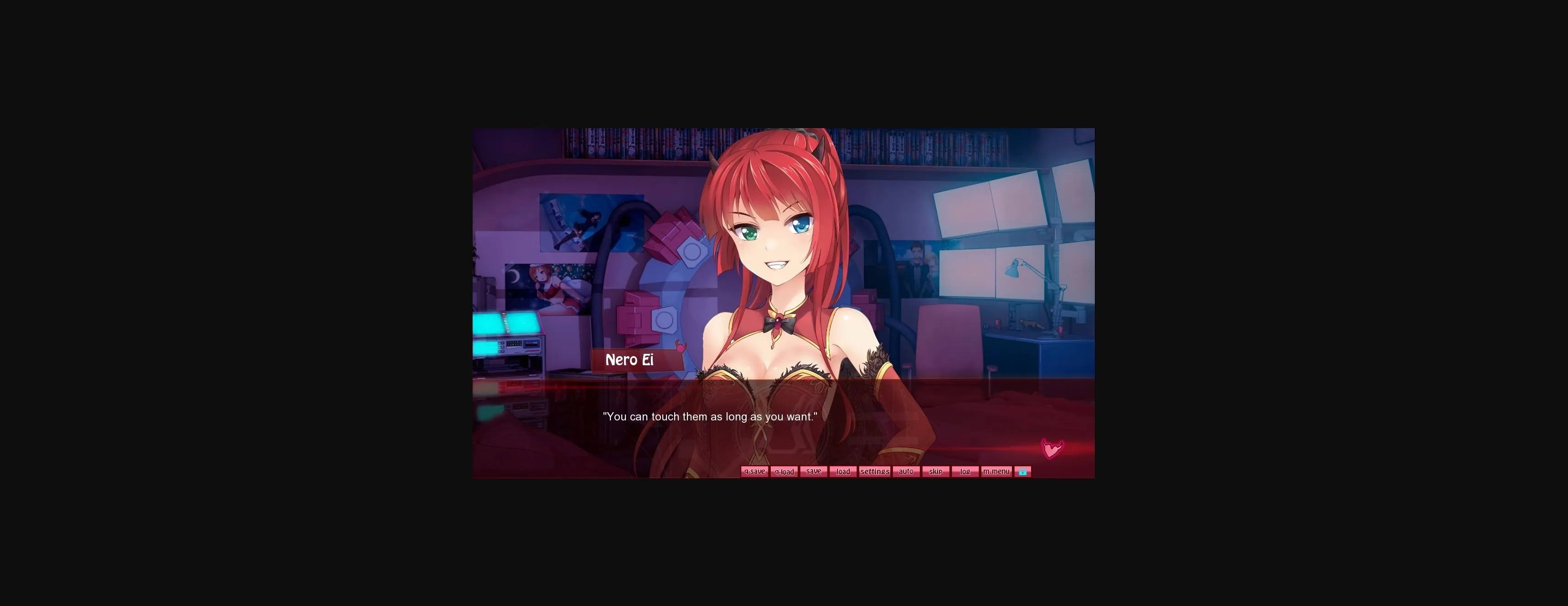Toggle skip mode on
The height and width of the screenshot is (606, 1568).
pos(936,471)
